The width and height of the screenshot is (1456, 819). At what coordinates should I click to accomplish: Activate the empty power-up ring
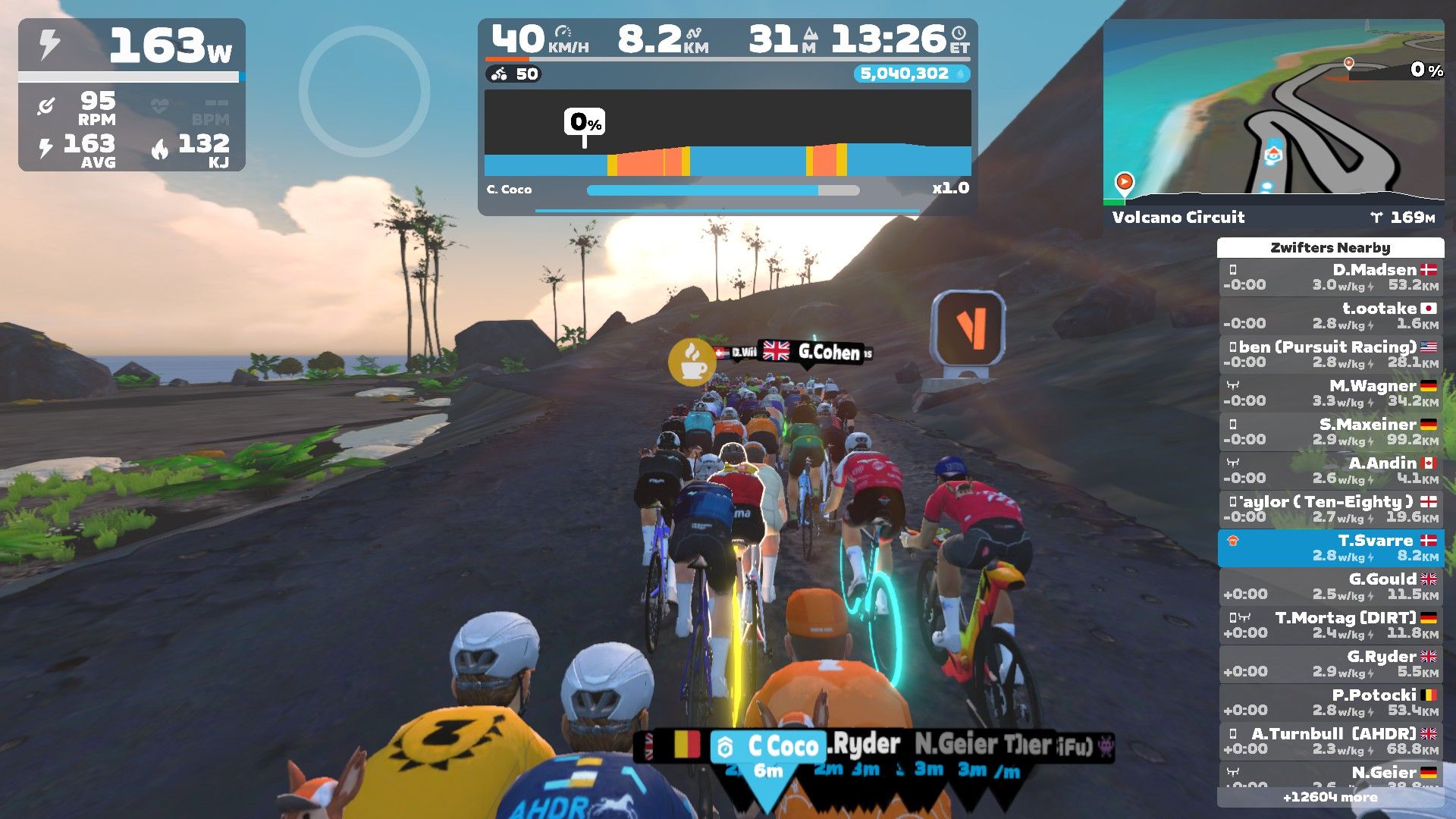(365, 92)
